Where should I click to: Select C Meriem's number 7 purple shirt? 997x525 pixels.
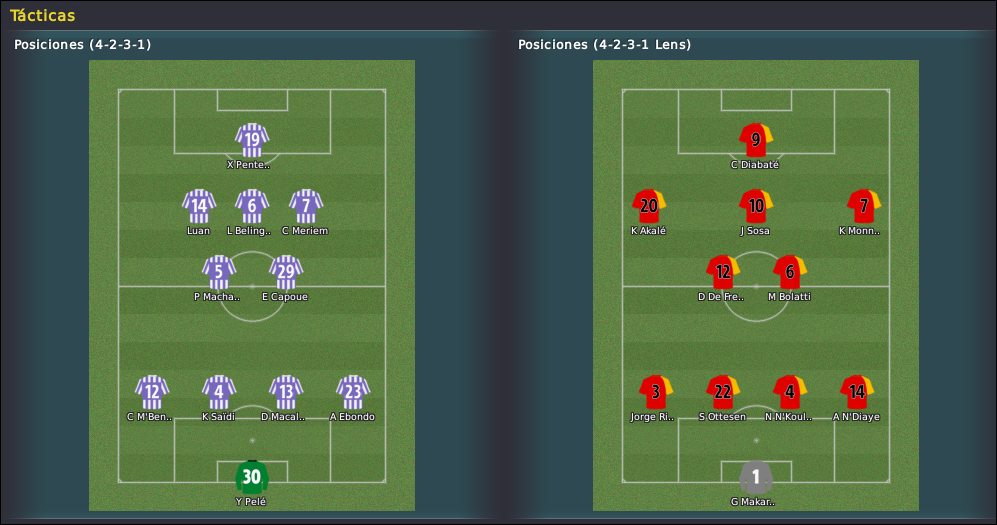305,206
